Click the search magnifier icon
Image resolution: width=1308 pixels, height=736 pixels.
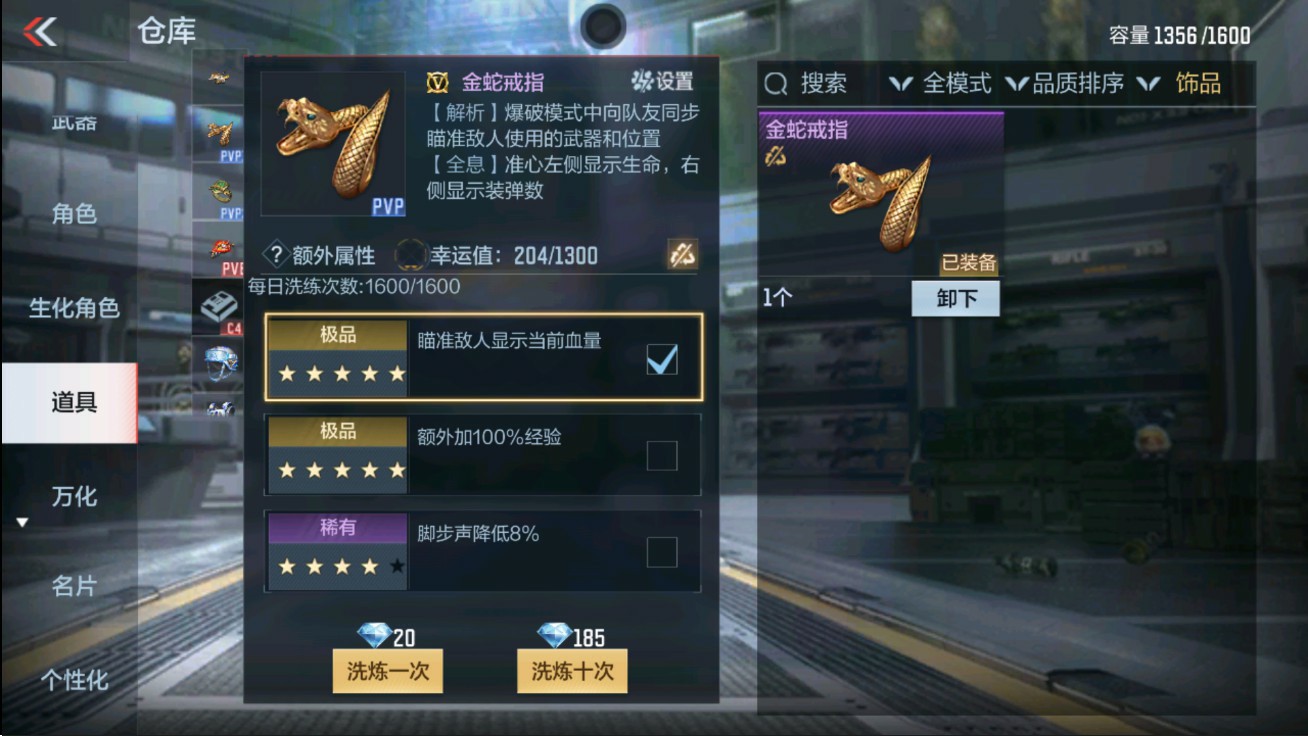[x=775, y=85]
